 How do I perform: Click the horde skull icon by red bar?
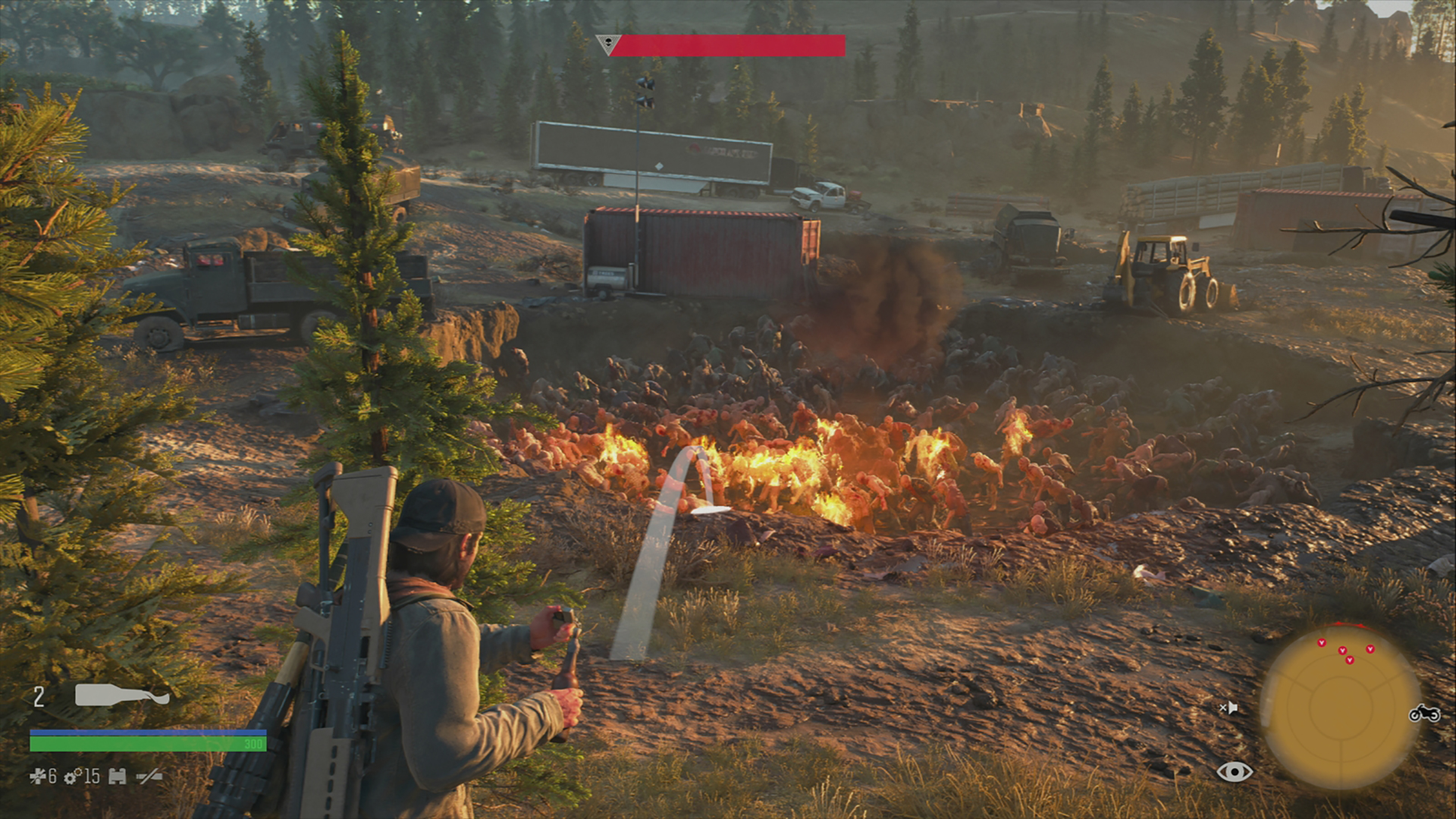pos(607,44)
